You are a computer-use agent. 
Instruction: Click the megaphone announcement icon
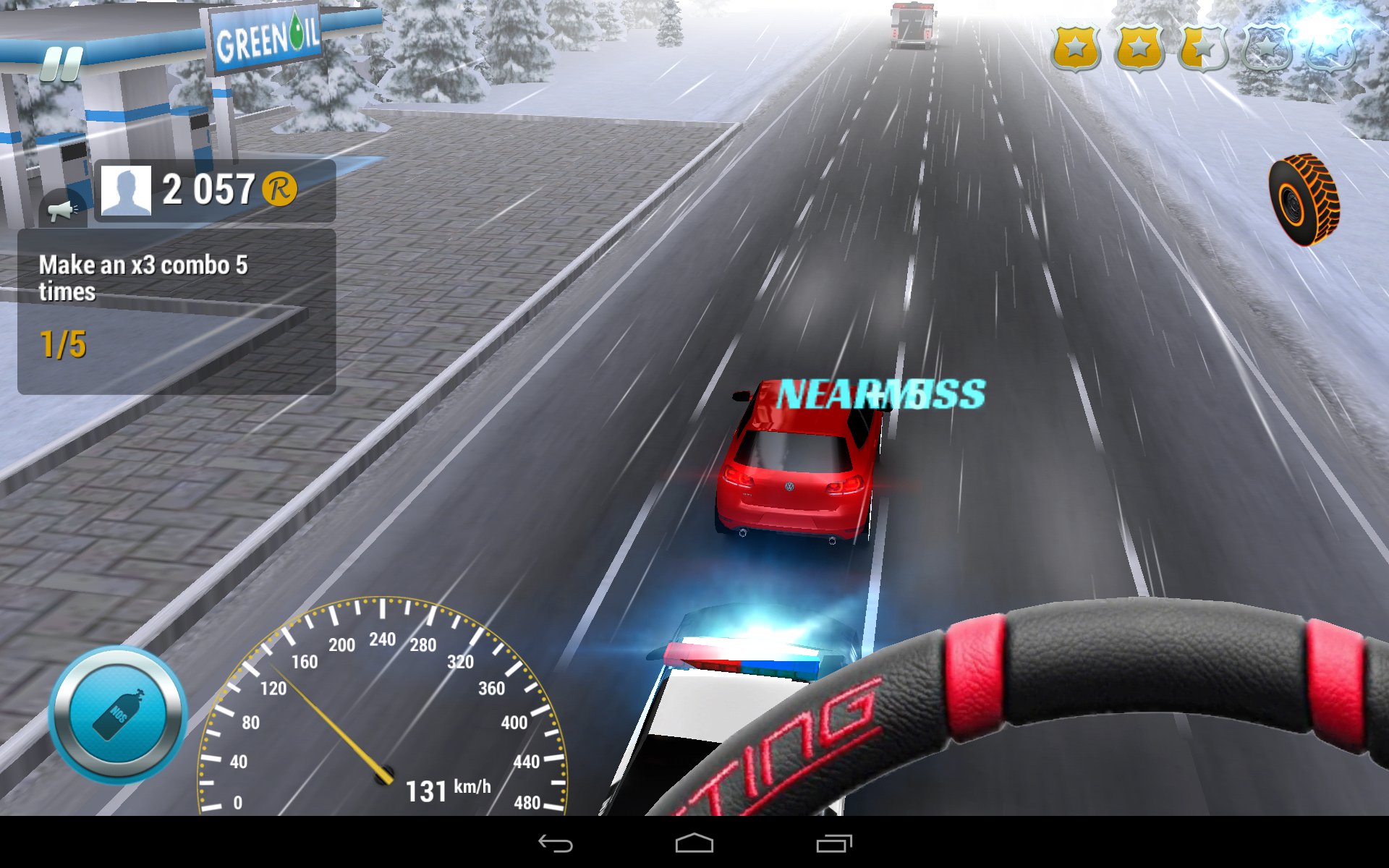(x=62, y=210)
